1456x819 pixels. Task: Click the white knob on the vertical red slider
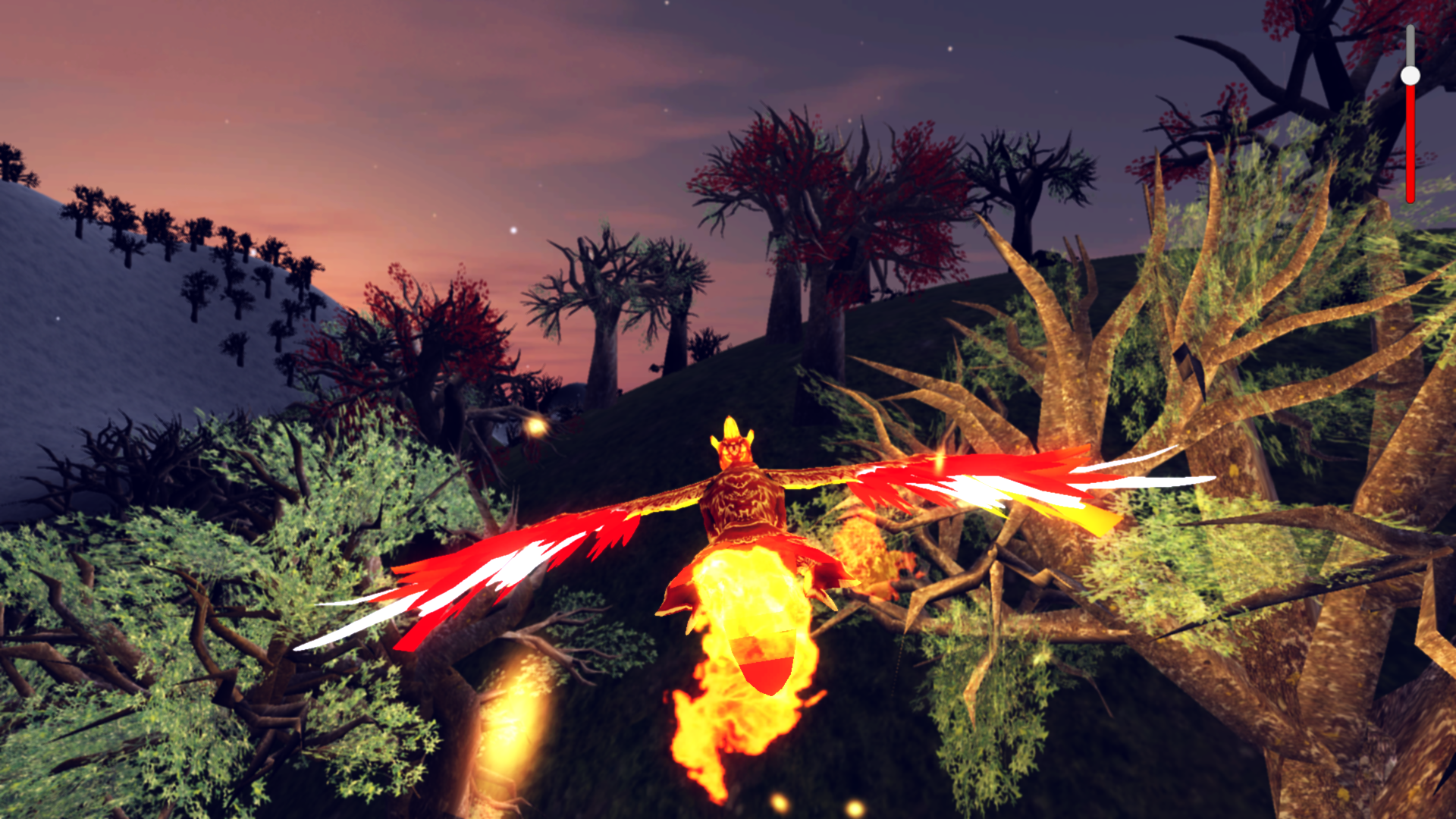(1410, 75)
